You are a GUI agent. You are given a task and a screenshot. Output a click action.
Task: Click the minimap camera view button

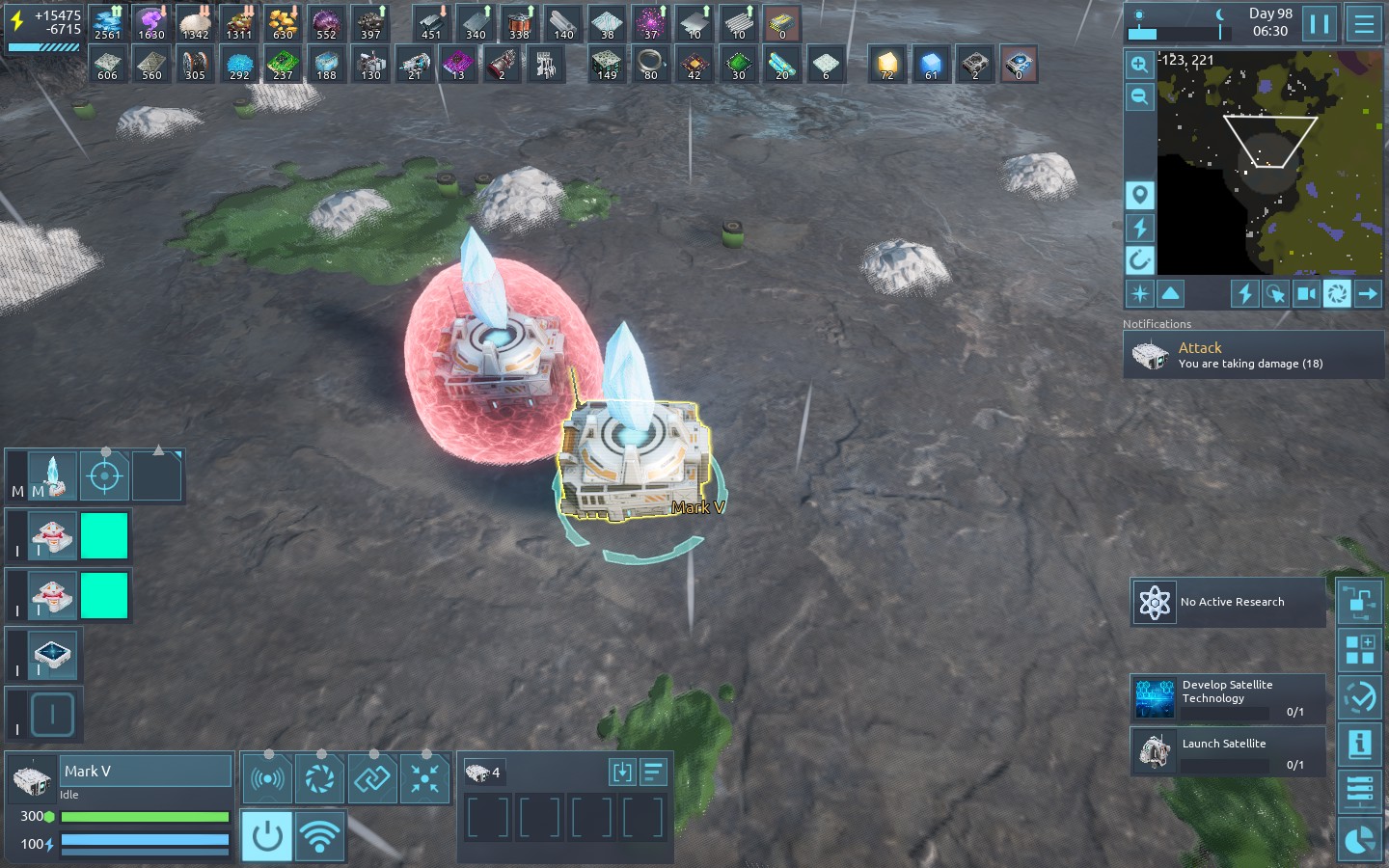coord(1306,293)
